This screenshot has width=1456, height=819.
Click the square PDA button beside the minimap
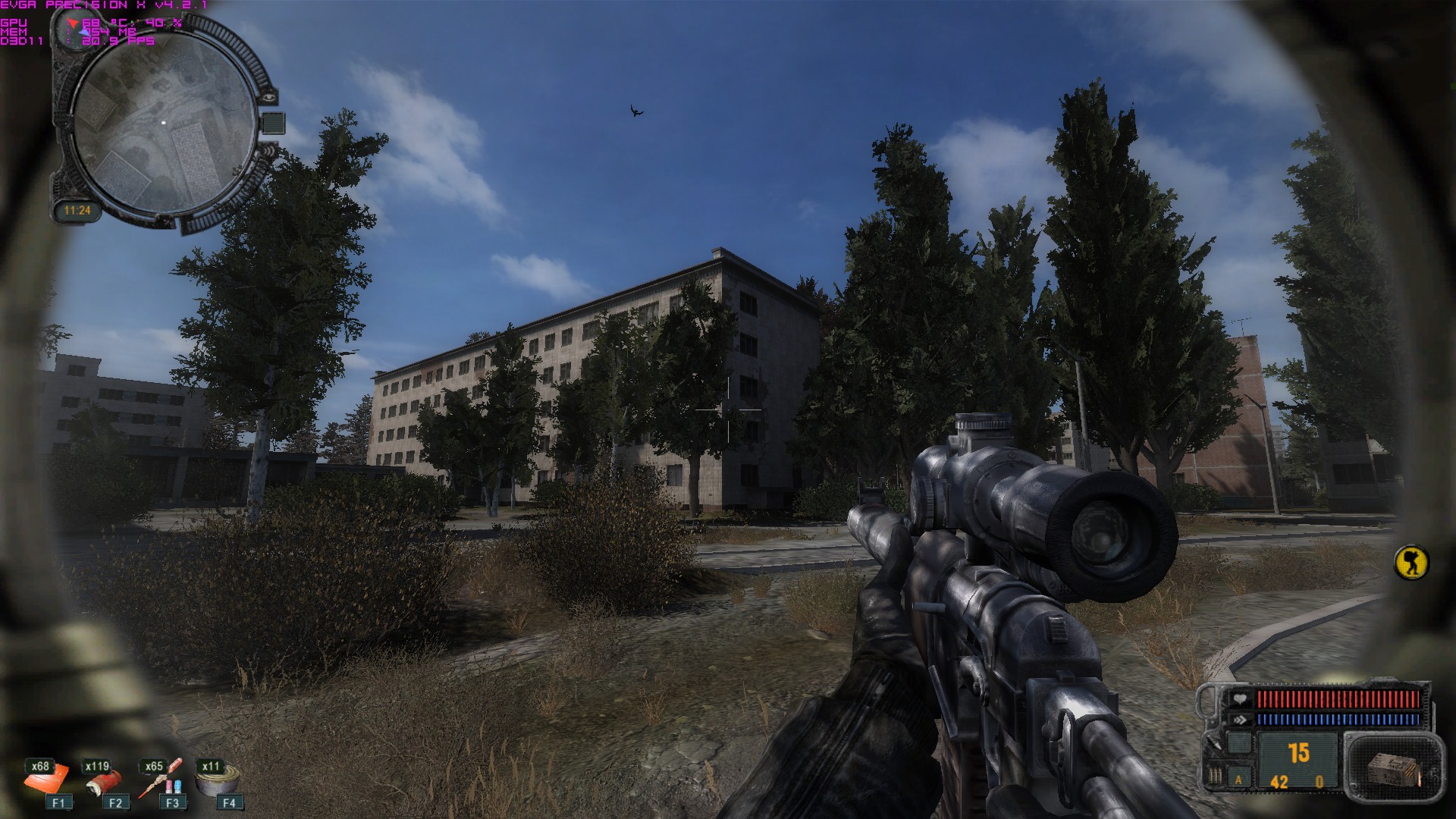(x=274, y=123)
